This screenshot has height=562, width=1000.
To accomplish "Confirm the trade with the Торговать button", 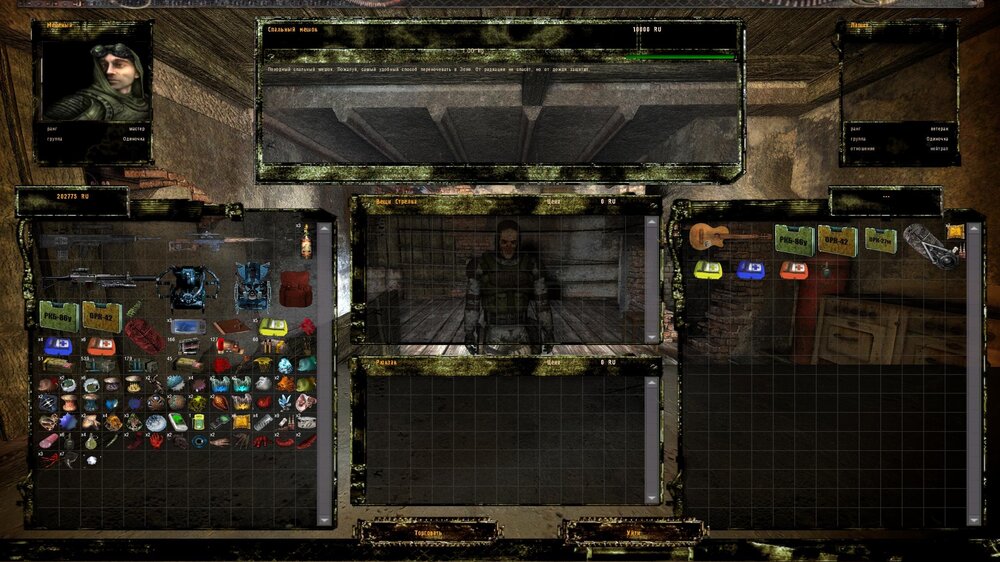I will (428, 533).
